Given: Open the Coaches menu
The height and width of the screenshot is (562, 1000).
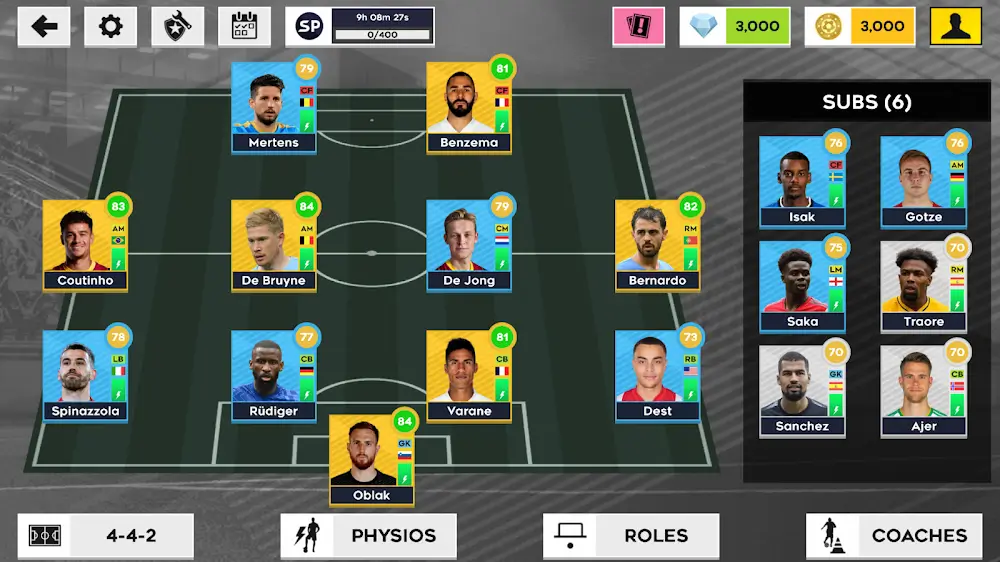Looking at the screenshot, I should (x=893, y=535).
